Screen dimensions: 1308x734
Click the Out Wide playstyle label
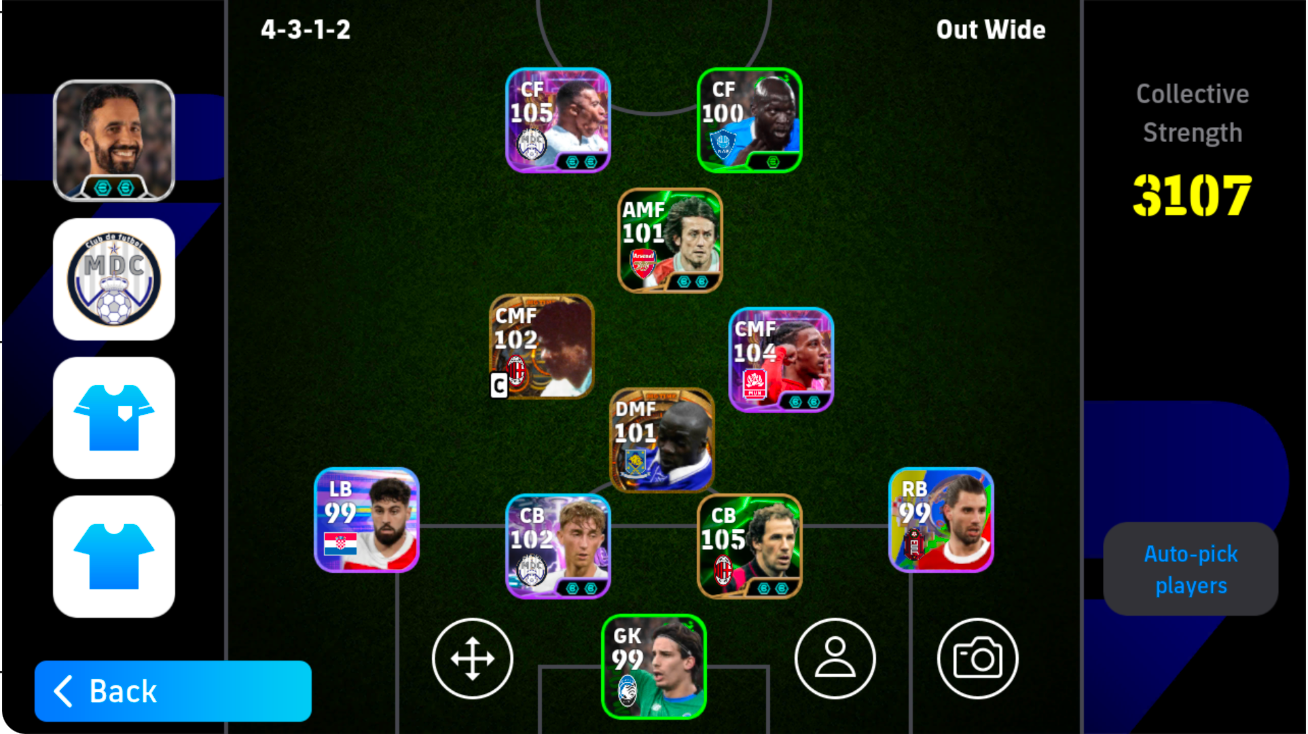[x=989, y=30]
